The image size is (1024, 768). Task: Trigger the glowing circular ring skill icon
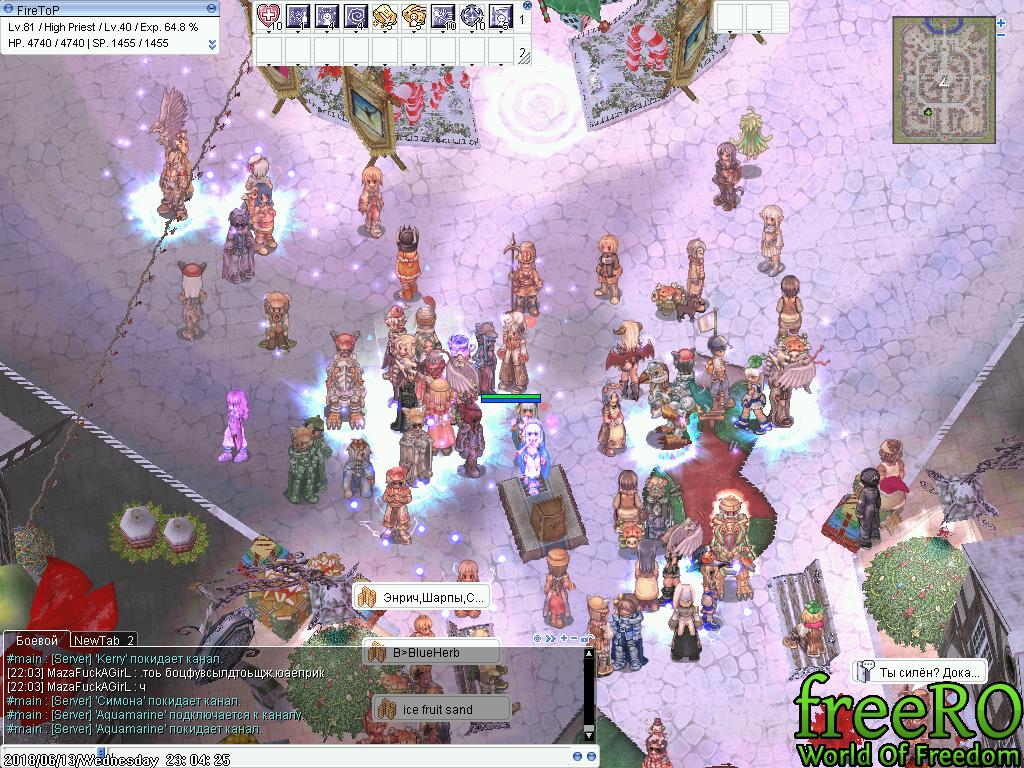pos(472,16)
